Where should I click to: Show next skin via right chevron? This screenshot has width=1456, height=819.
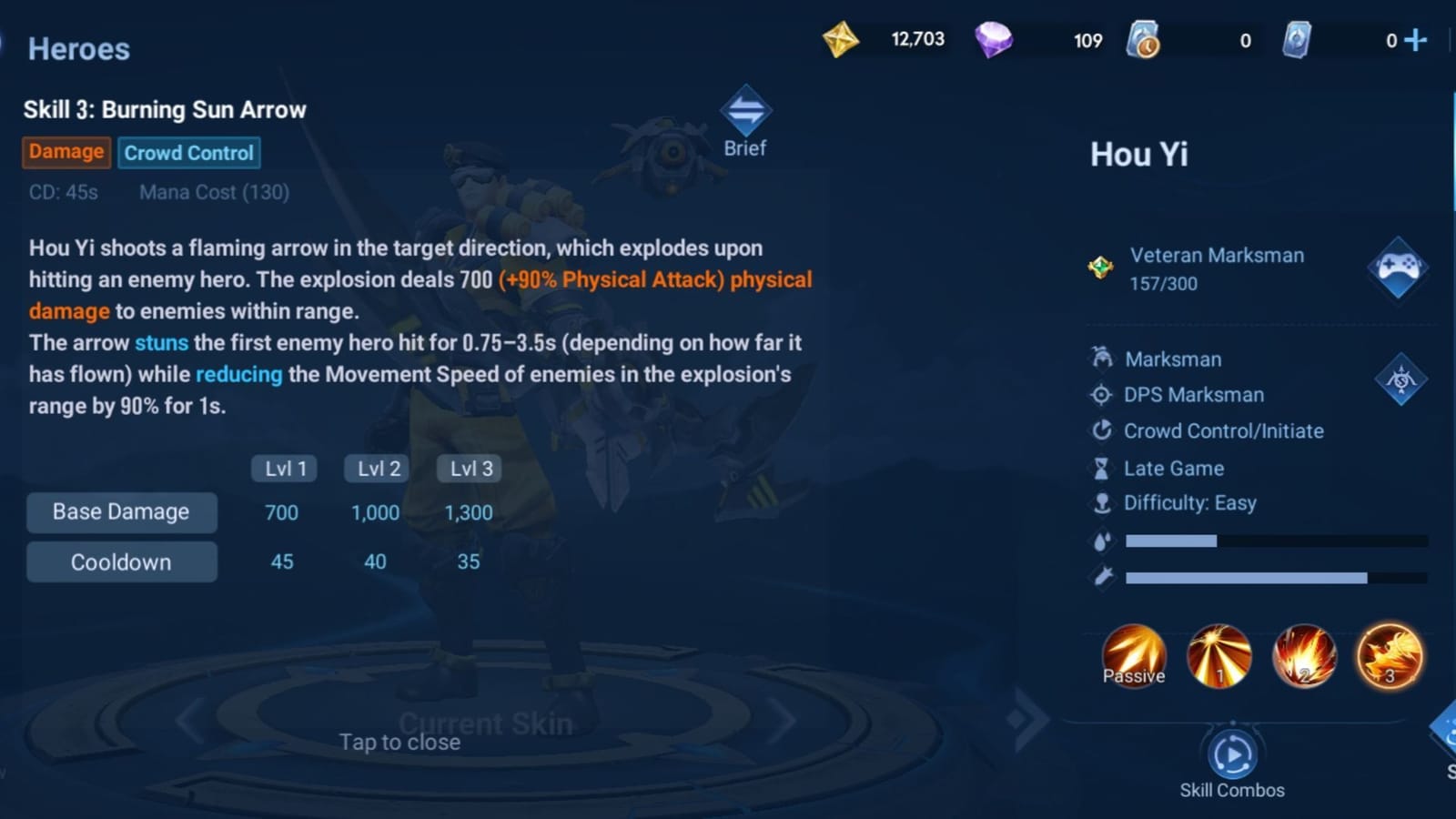pyautogui.click(x=783, y=719)
